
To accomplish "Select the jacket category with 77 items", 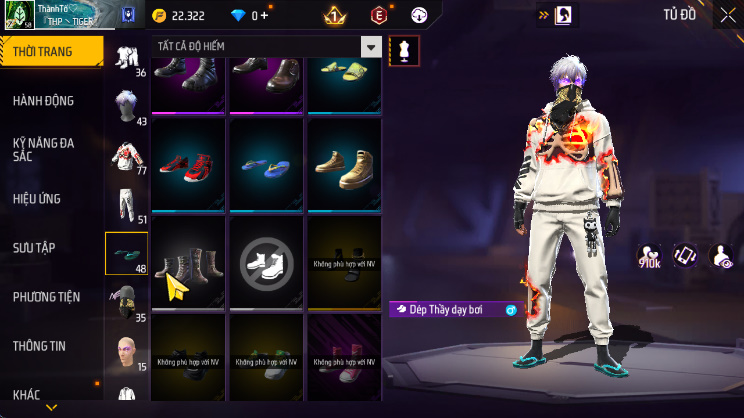I will (126, 155).
